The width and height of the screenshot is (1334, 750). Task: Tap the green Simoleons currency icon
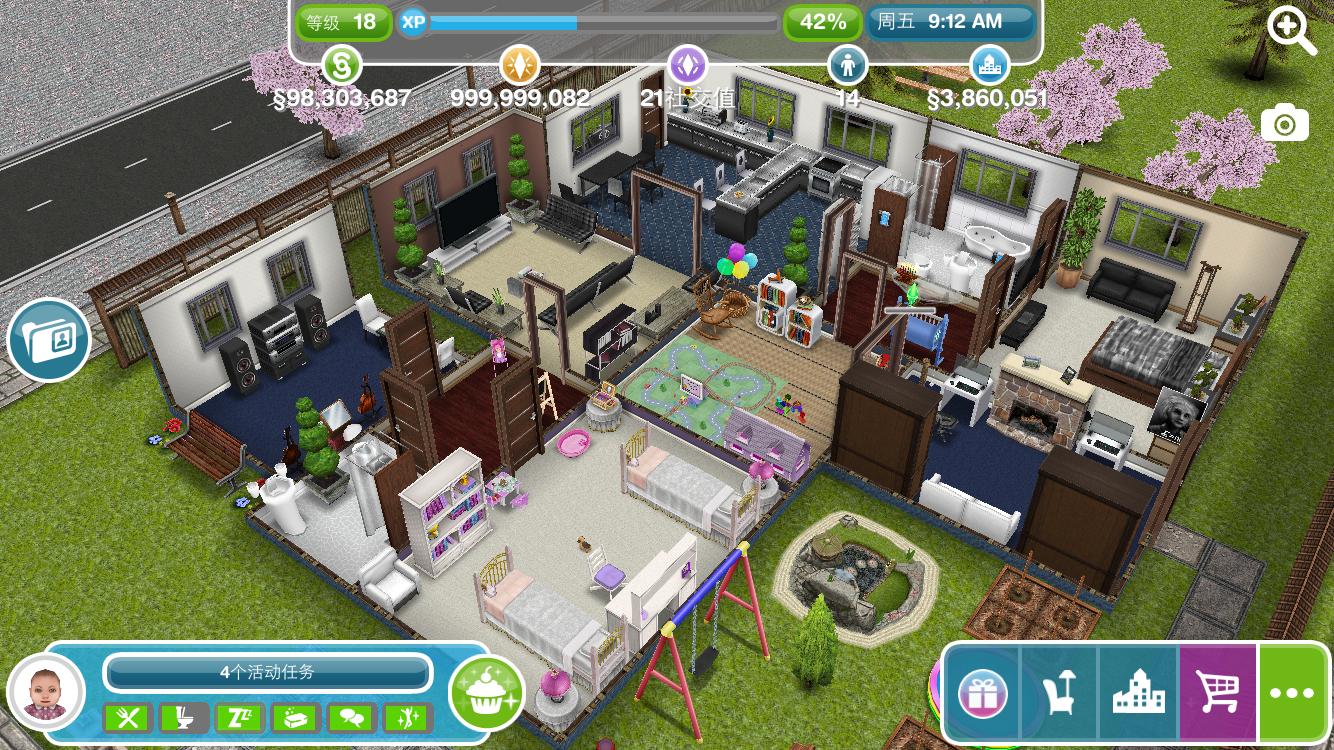click(x=341, y=66)
